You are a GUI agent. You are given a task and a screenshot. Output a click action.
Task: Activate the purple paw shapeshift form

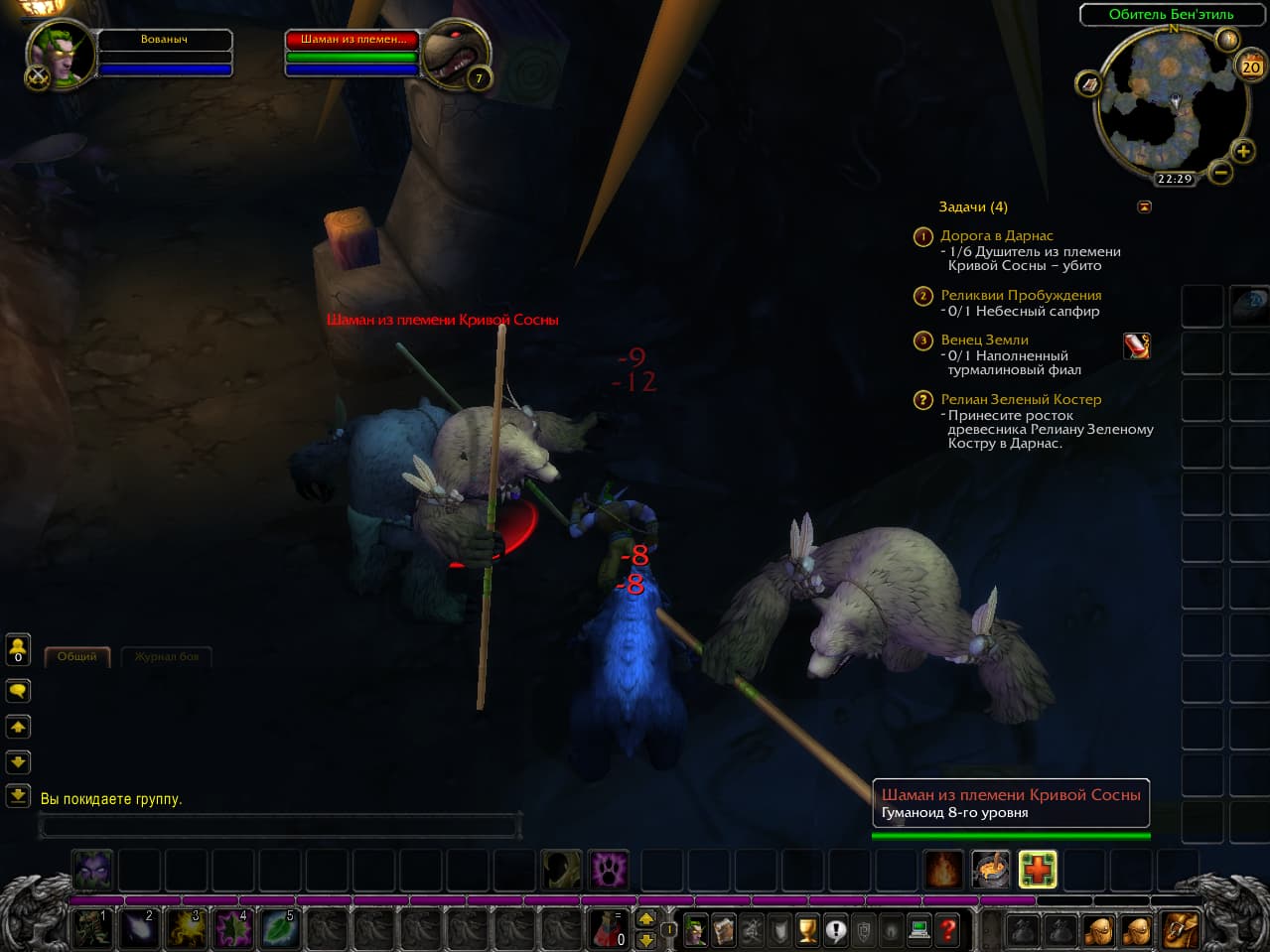tap(608, 870)
